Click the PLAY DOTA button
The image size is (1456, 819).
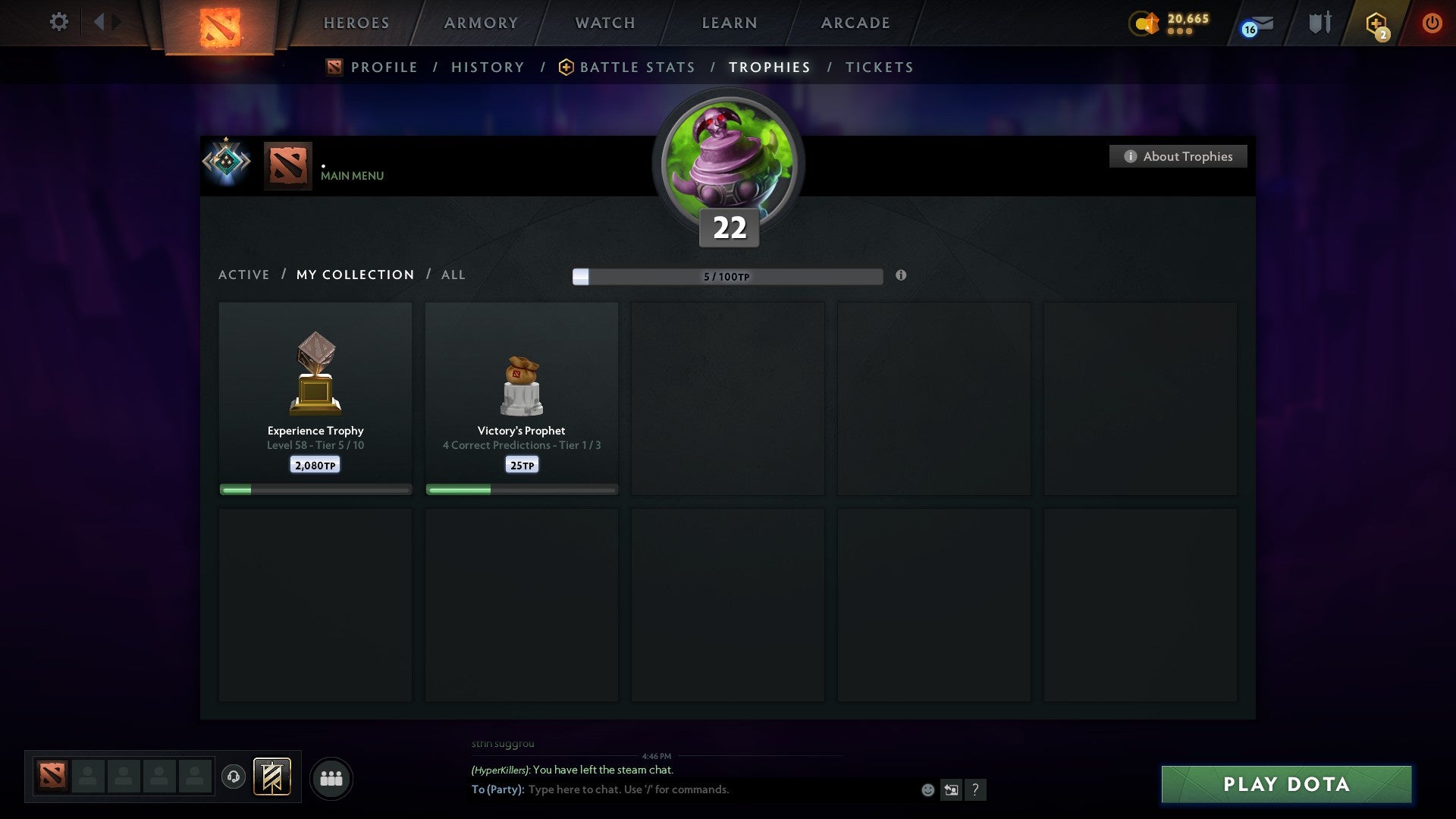1285,785
